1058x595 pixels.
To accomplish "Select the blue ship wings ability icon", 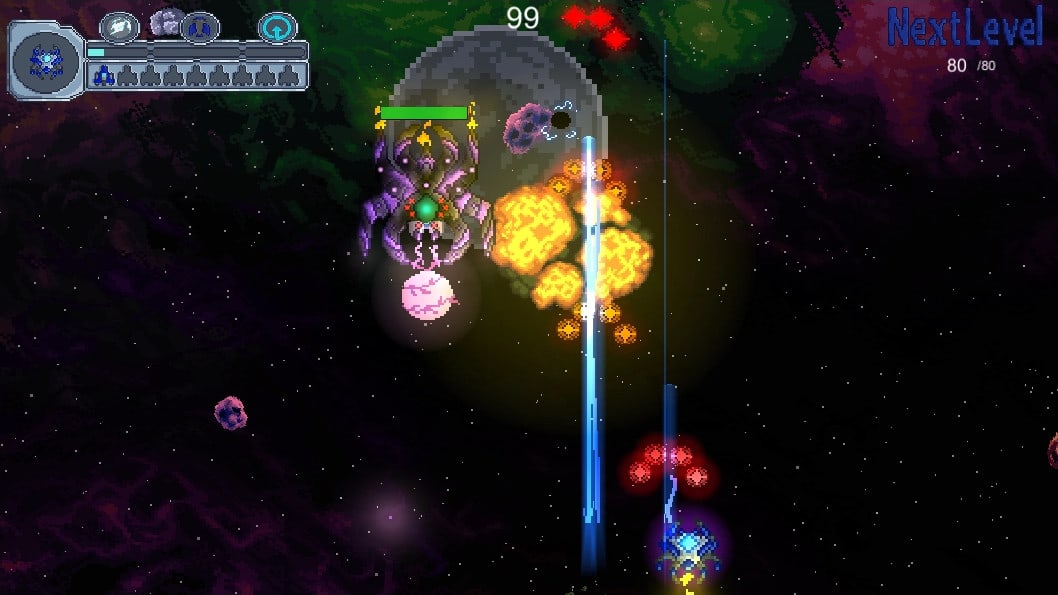I will [200, 26].
